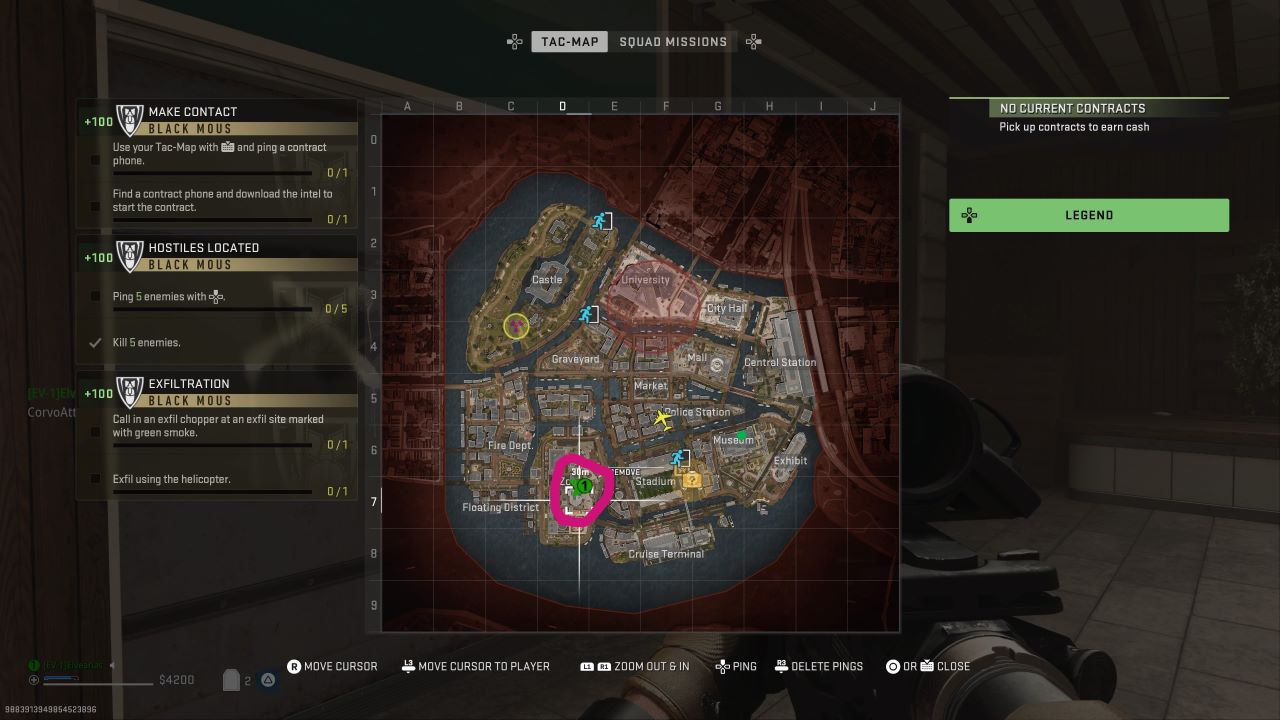Switch to the SQUAD MISSIONS tab

tap(674, 41)
